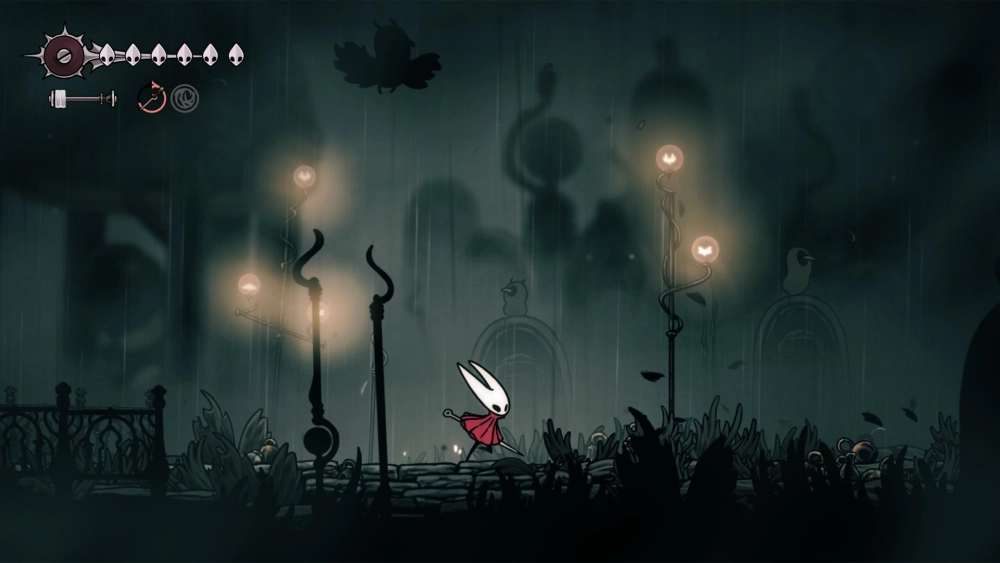The image size is (1000, 563).
Task: Select the greyed-out spiral skill icon
Action: pos(184,97)
